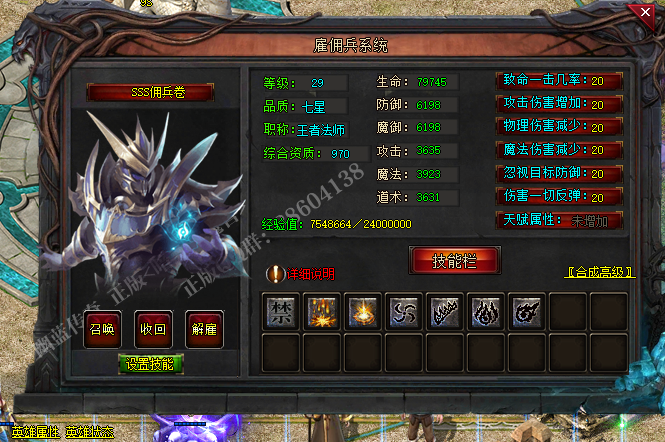Viewport: 665px width, 442px height.
Task: Pick the spiked blade skill icon
Action: click(x=442, y=311)
